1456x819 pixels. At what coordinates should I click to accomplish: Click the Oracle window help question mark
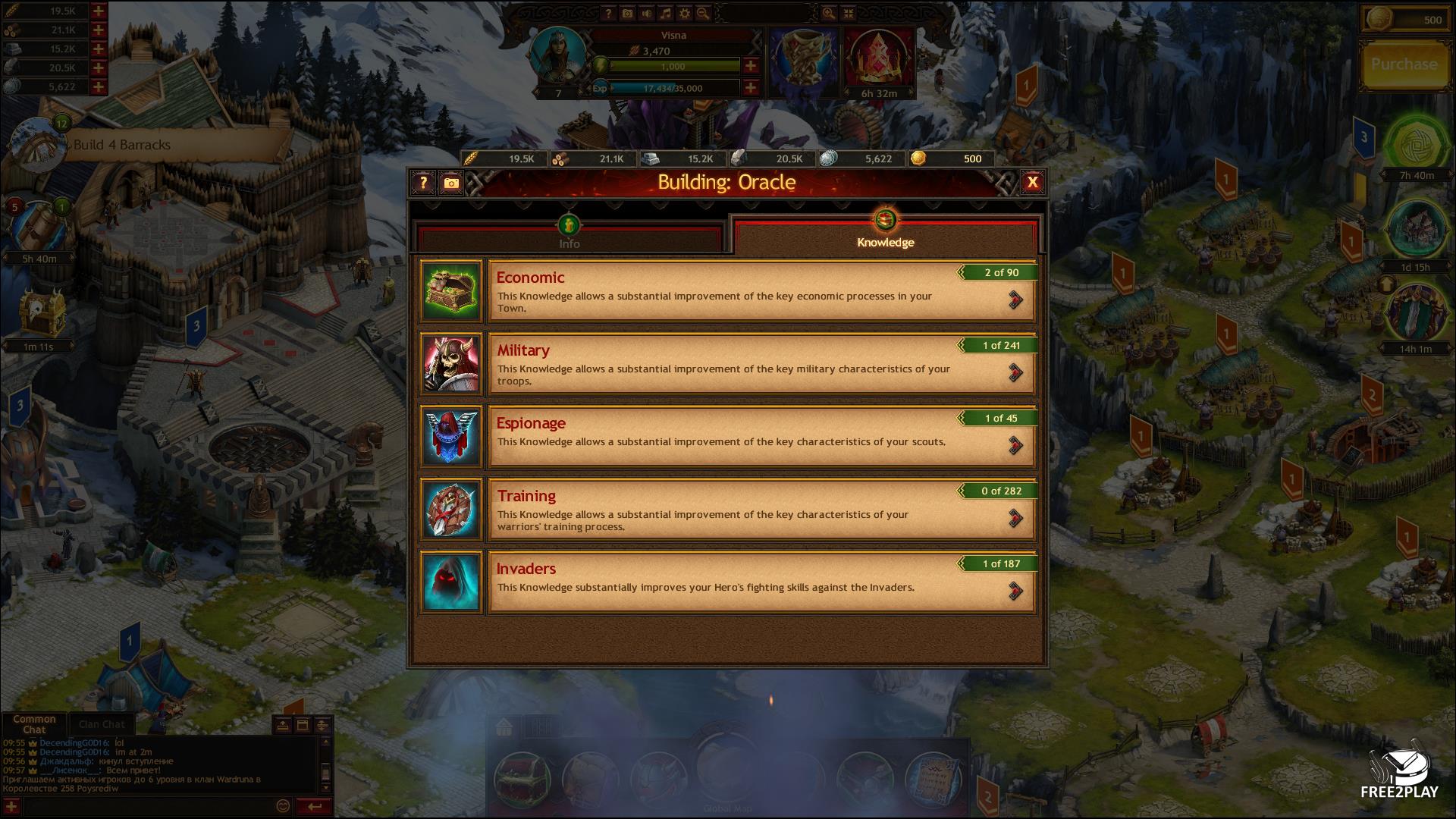(x=423, y=183)
